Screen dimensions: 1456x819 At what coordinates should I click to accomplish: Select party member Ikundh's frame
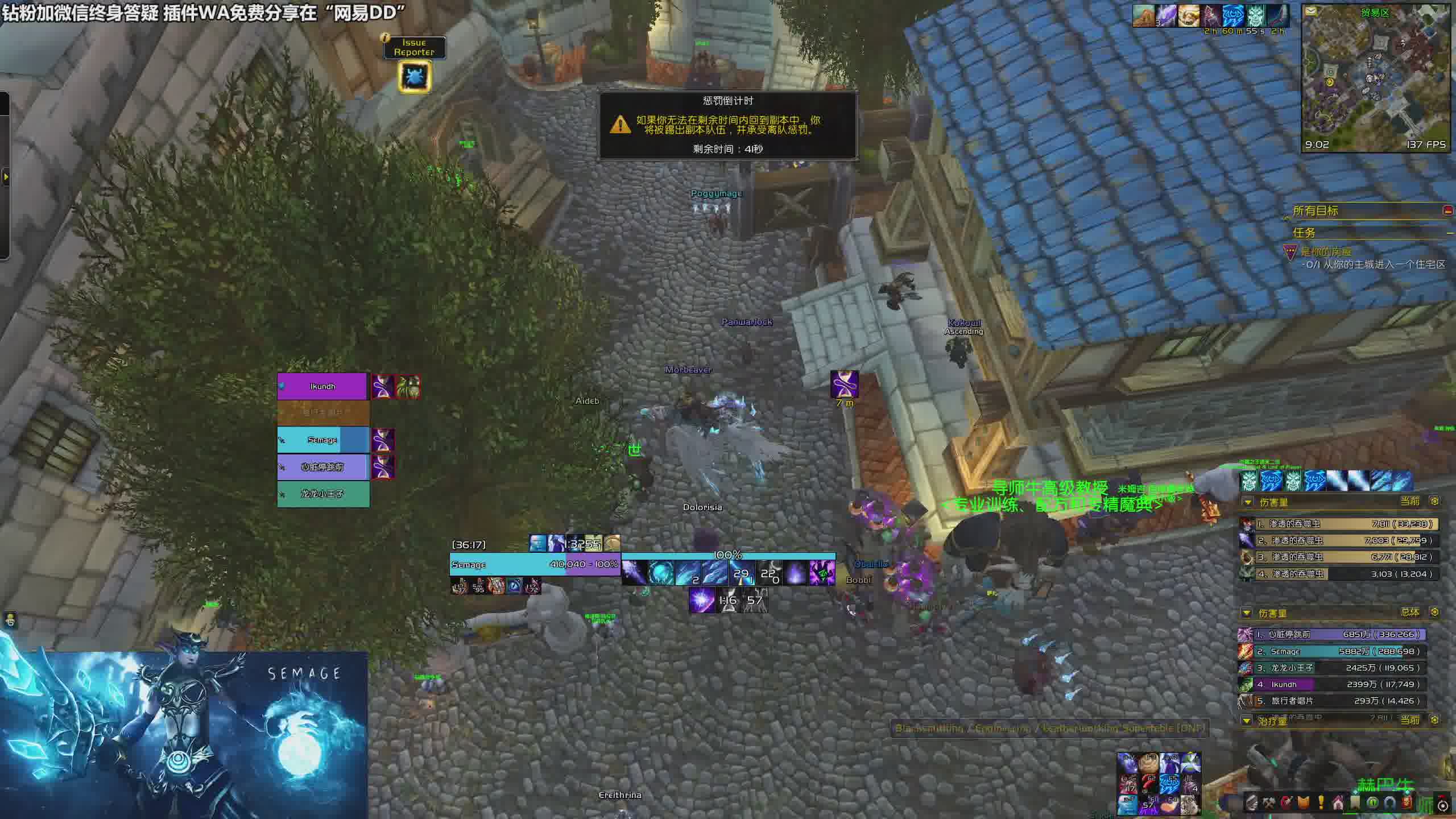322,387
